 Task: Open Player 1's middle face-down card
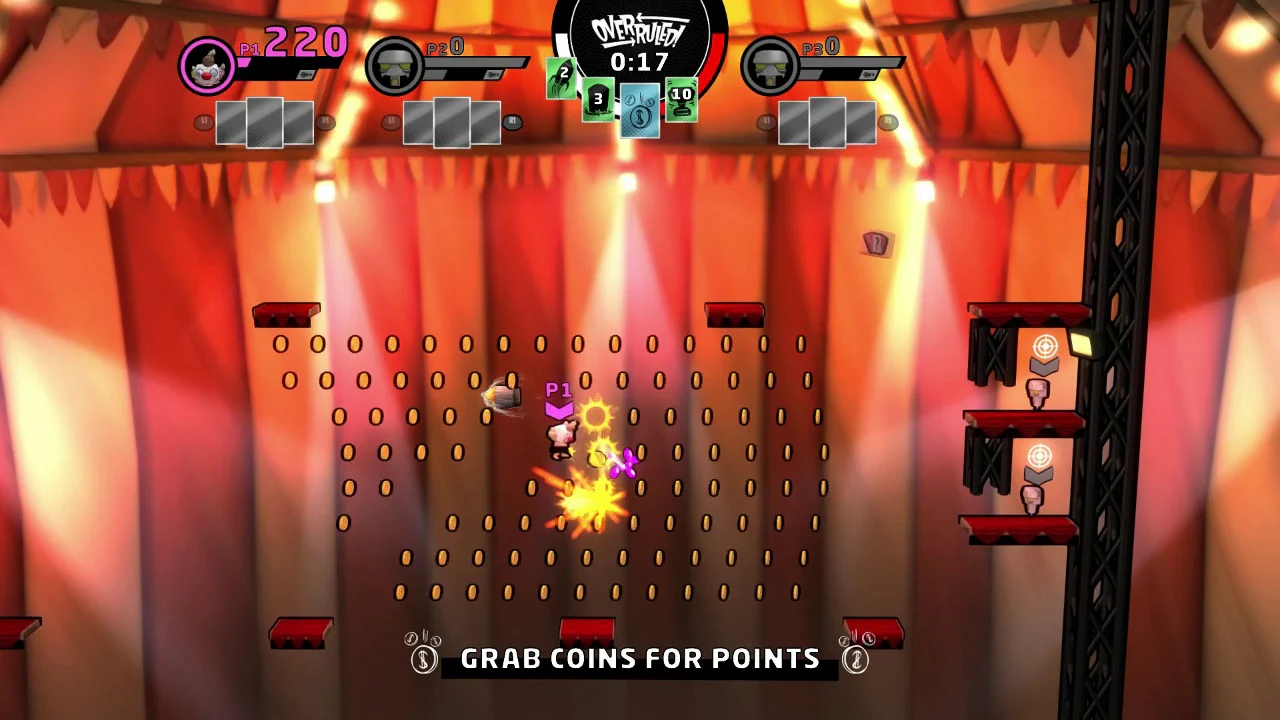tap(265, 120)
